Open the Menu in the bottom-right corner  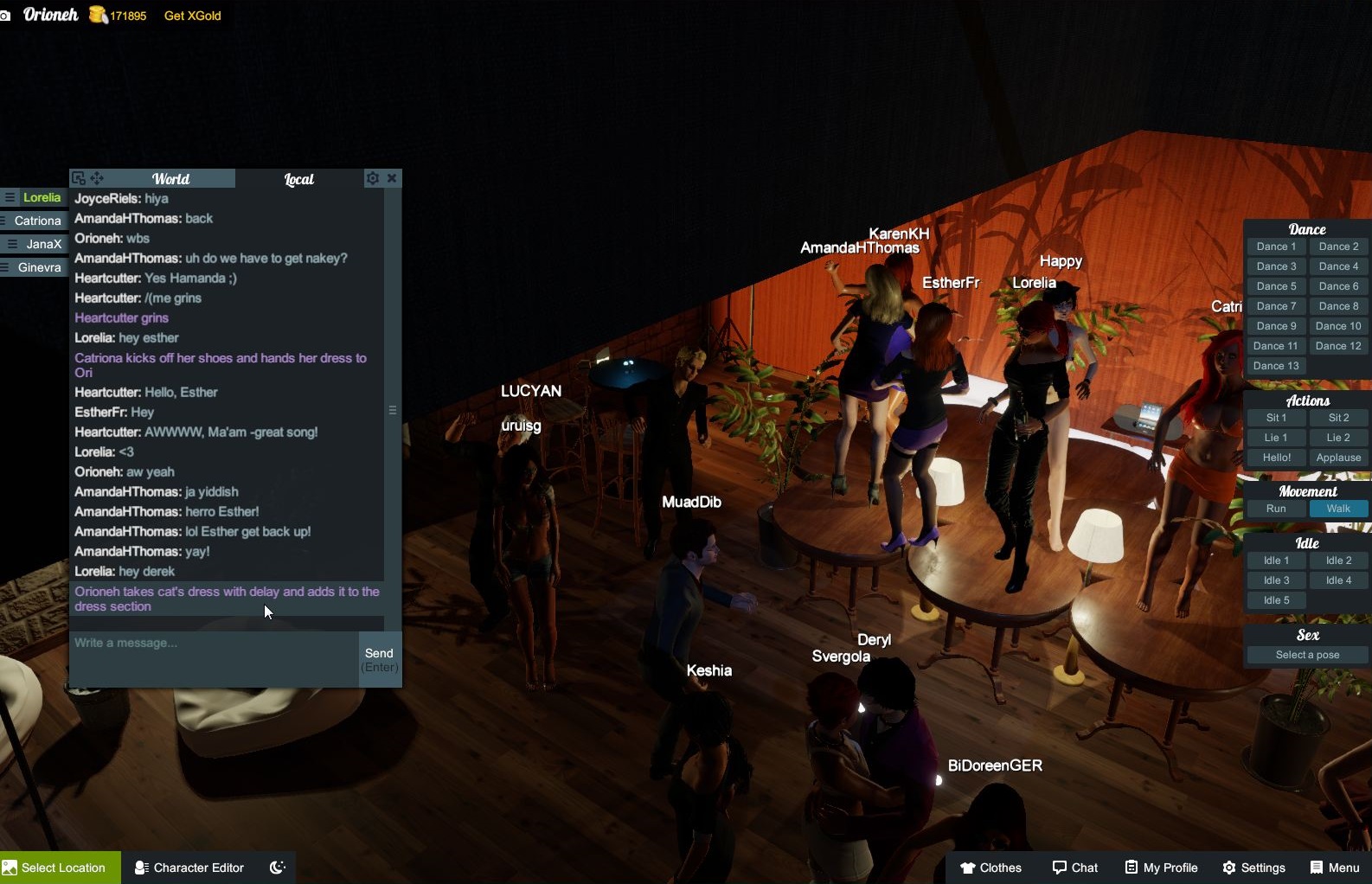tap(1334, 868)
